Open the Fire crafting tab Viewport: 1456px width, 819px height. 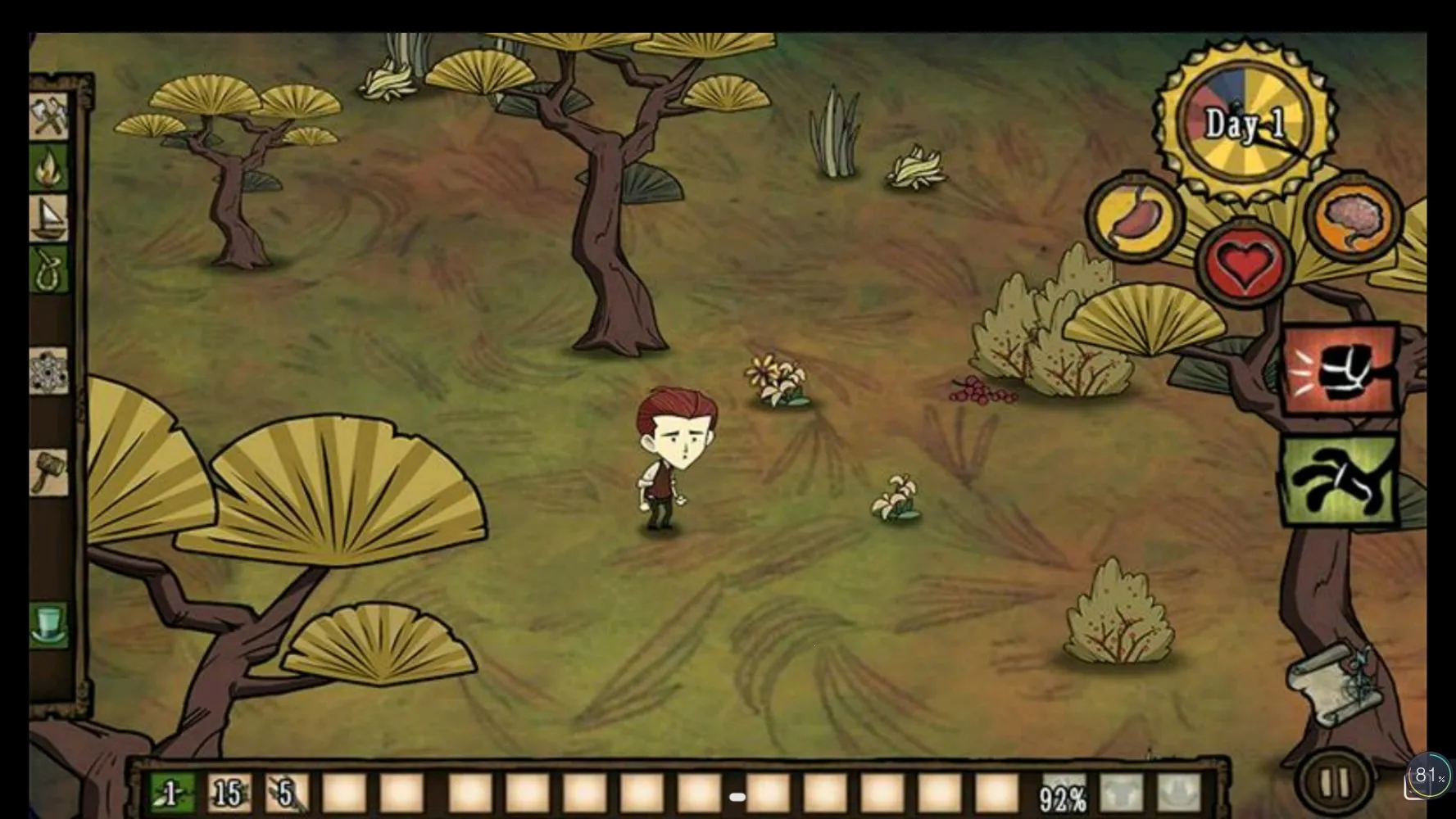point(49,168)
